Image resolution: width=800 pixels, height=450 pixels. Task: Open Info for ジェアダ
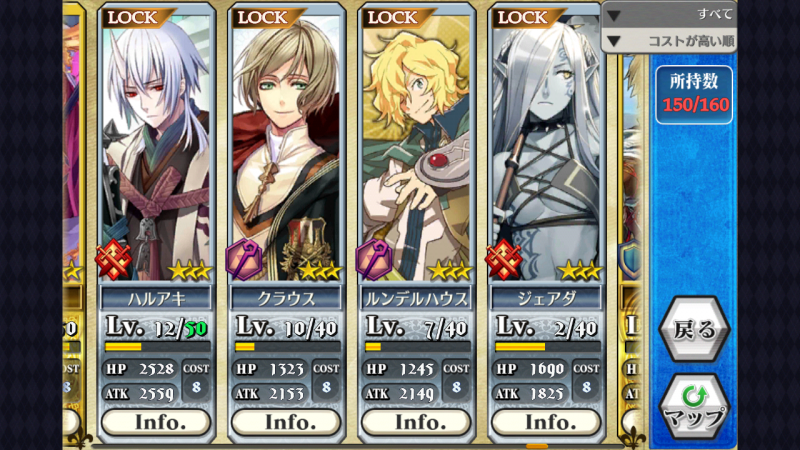[546, 422]
